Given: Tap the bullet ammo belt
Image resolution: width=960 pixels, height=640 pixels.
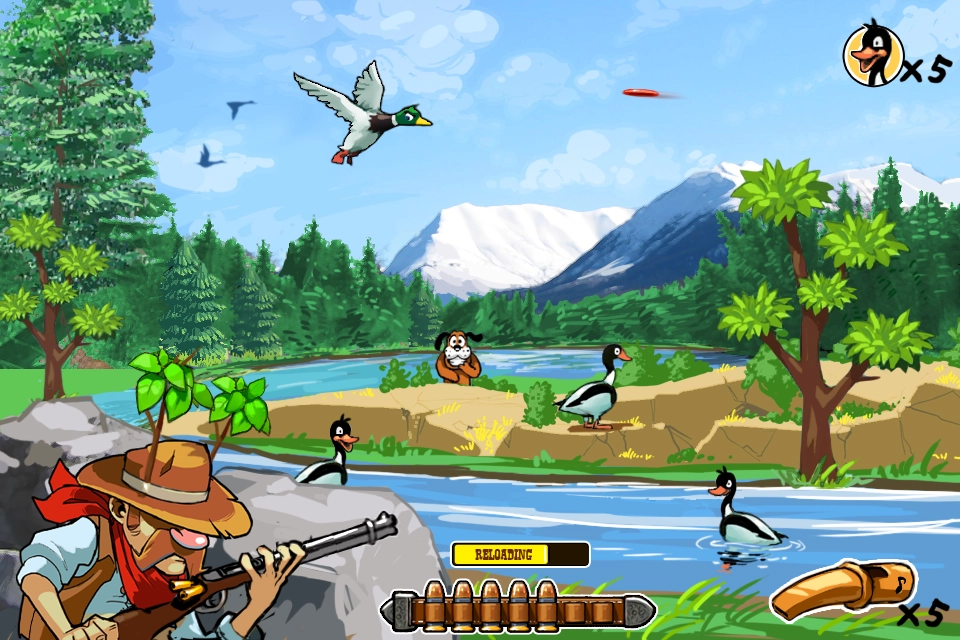Looking at the screenshot, I should (x=517, y=605).
